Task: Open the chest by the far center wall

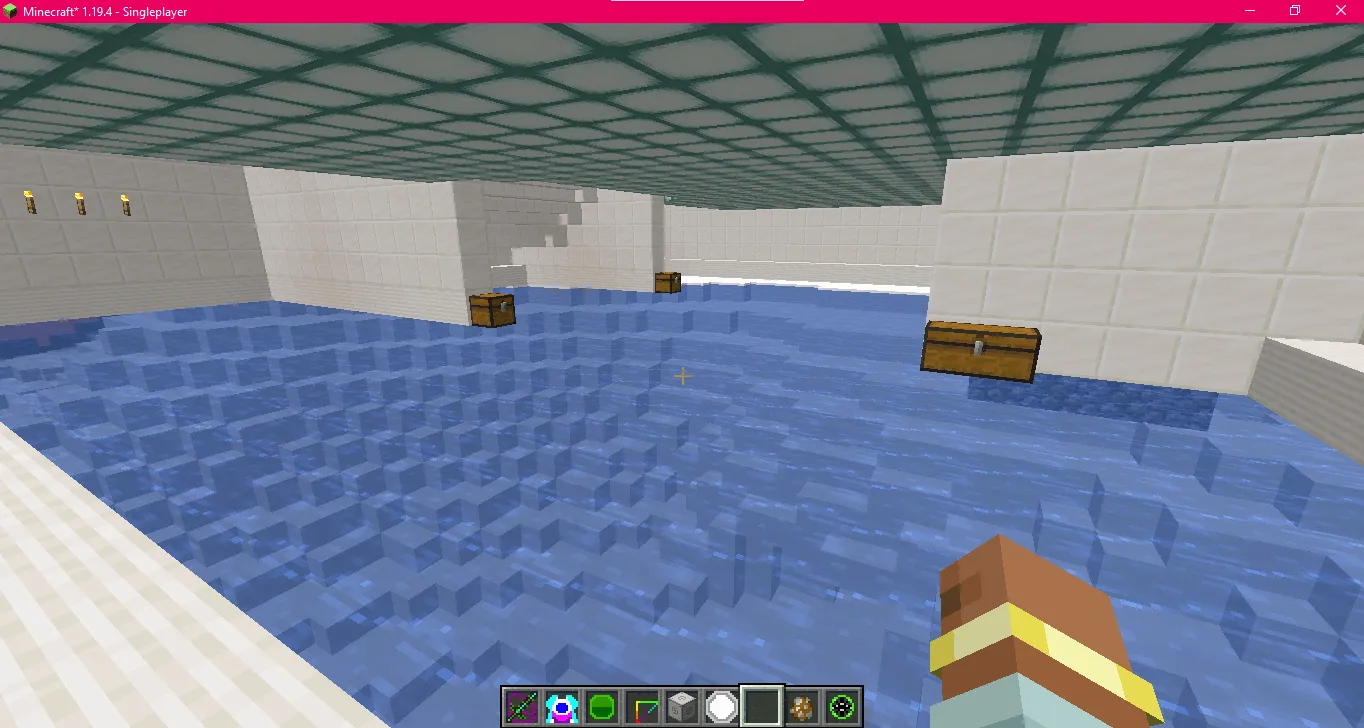Action: point(666,282)
